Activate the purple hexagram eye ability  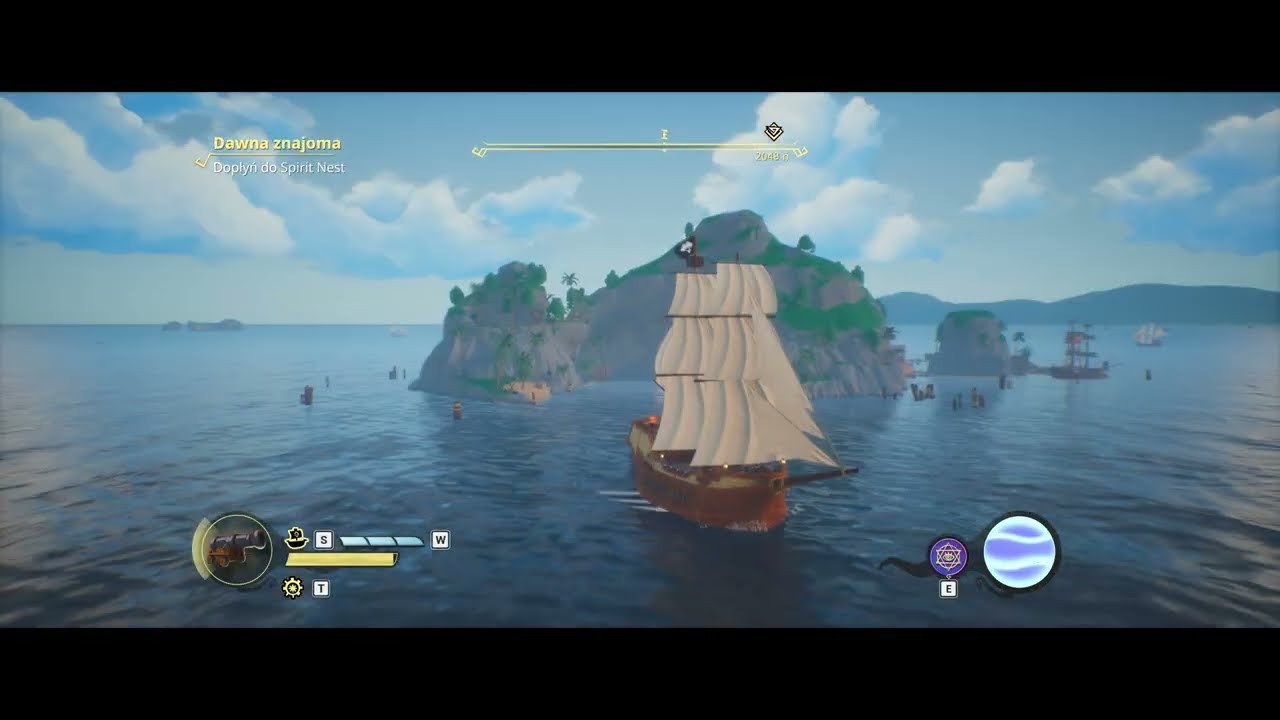[947, 557]
